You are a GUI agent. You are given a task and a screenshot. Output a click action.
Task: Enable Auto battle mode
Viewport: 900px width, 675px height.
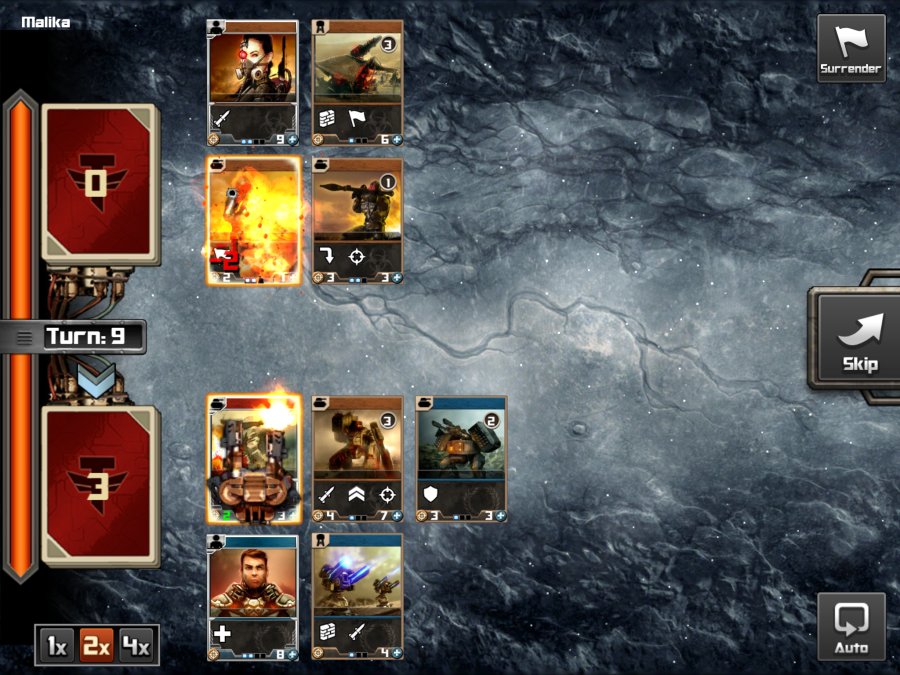(x=851, y=627)
